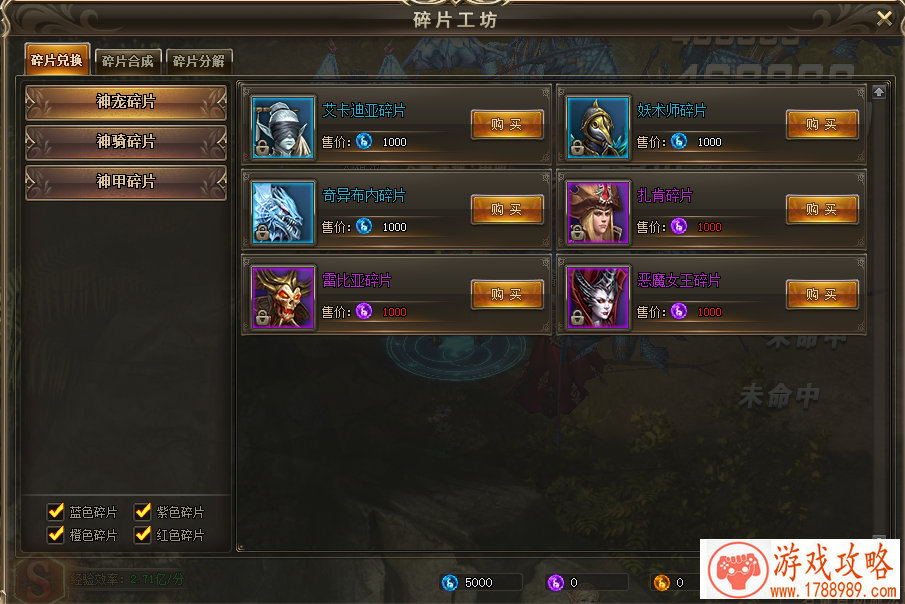This screenshot has height=604, width=905.
Task: Toggle the 橙色碎片 filter checkbox
Action: pyautogui.click(x=56, y=534)
